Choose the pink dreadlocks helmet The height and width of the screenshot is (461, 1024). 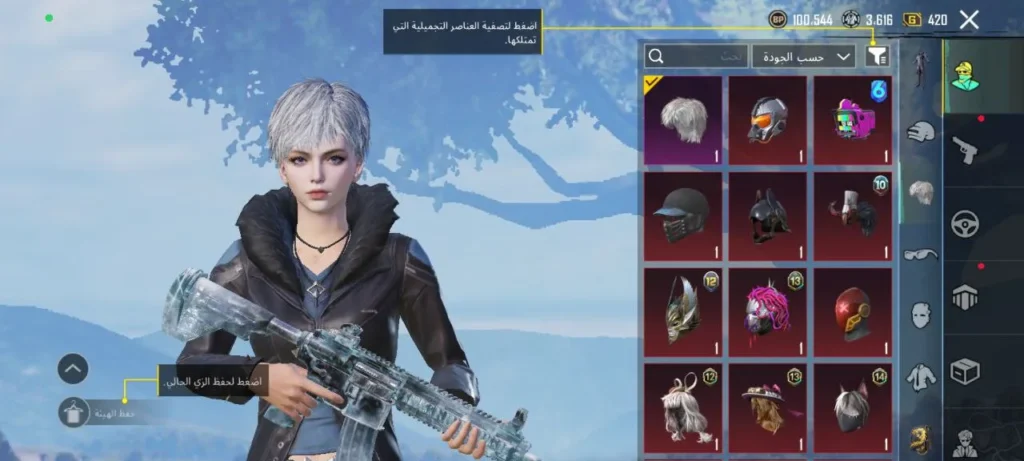coord(767,311)
